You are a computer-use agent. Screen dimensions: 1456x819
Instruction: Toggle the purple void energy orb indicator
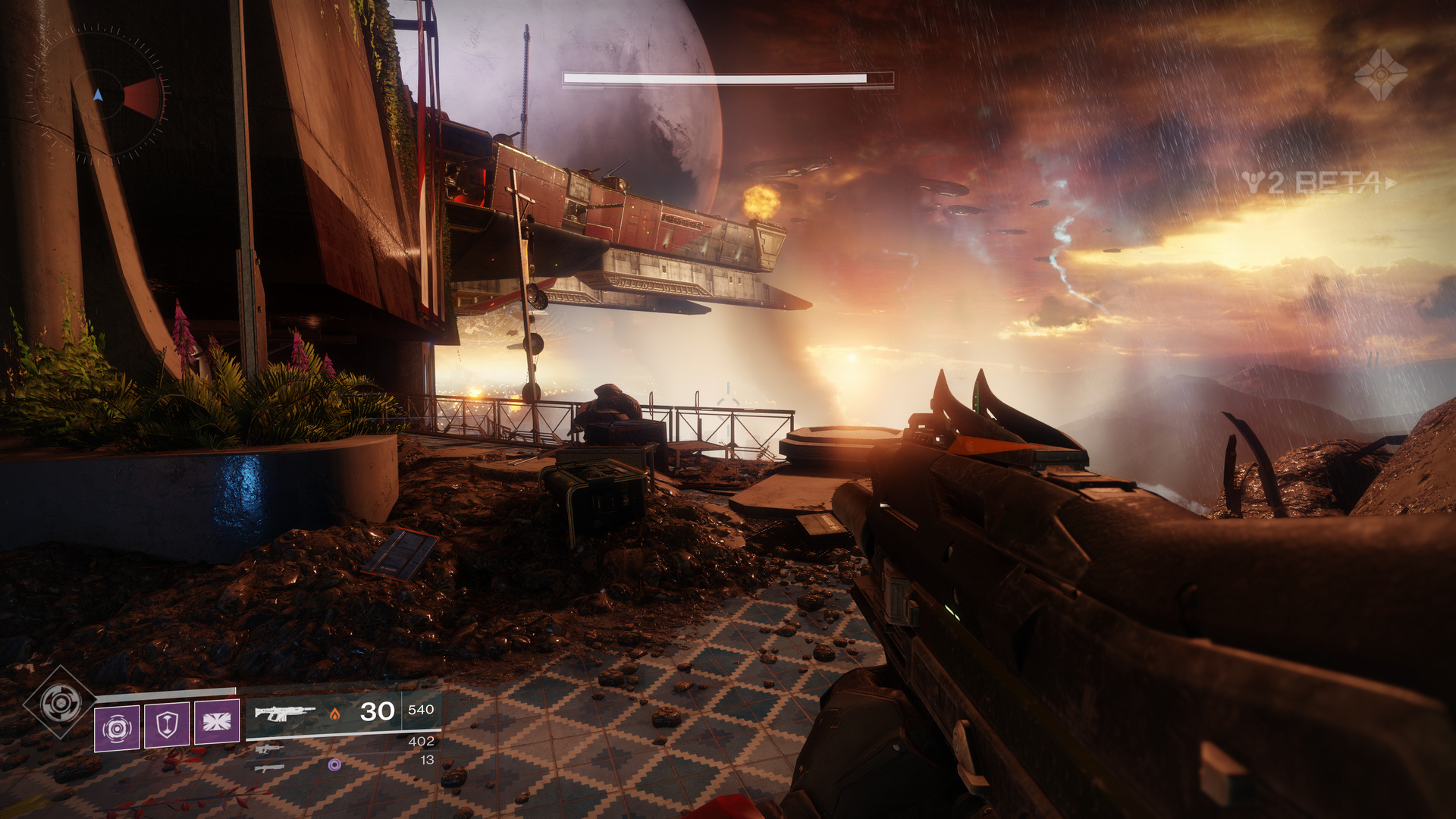click(x=335, y=765)
